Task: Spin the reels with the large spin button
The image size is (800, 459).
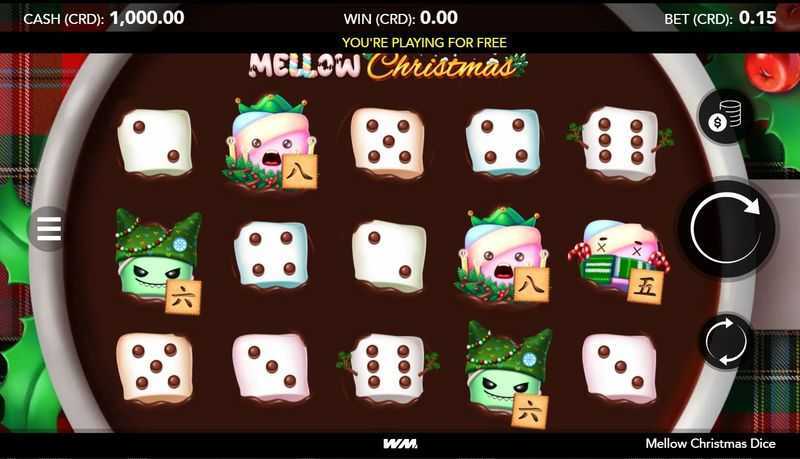Action: tap(727, 228)
